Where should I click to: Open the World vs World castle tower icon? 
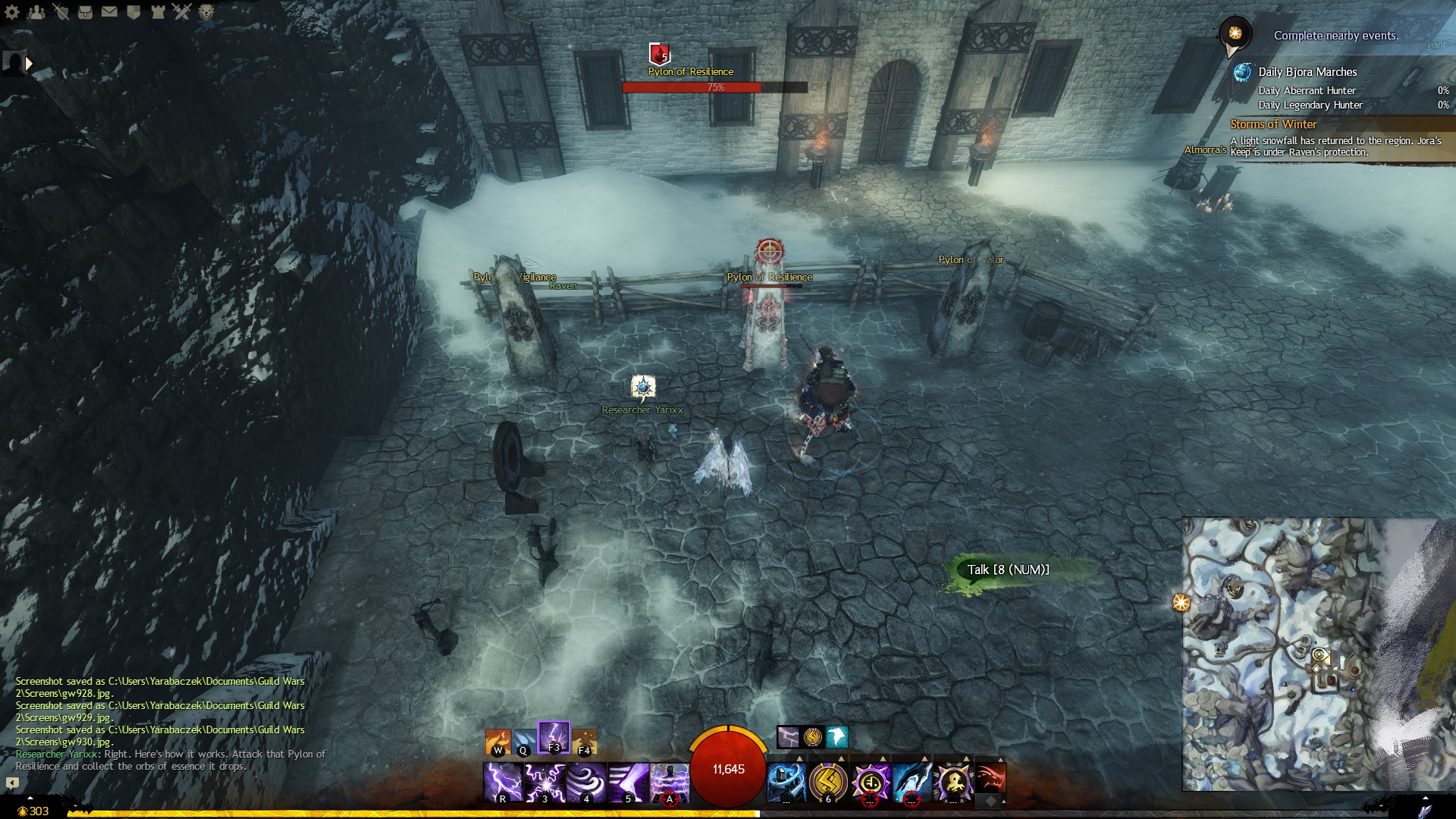click(158, 11)
